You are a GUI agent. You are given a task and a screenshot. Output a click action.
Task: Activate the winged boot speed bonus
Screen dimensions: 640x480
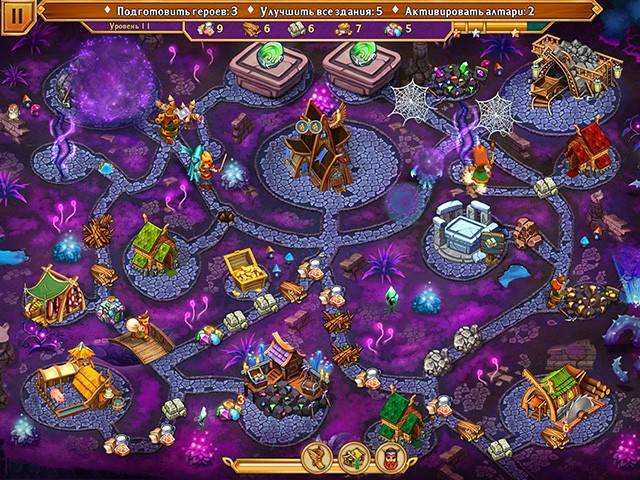pyautogui.click(x=319, y=457)
